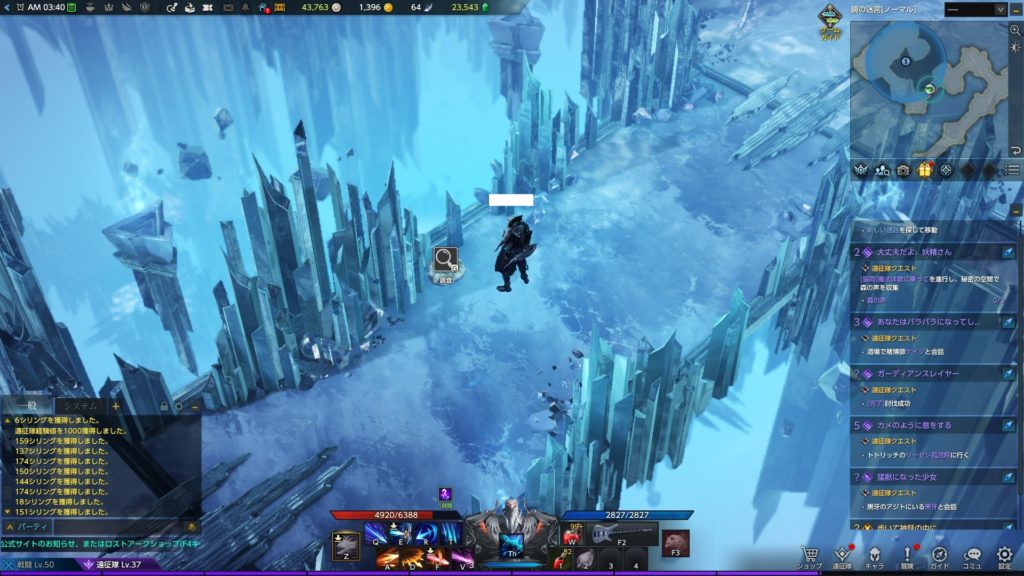Add a new chat tab with plus button
Image resolution: width=1024 pixels, height=576 pixels.
tap(115, 406)
